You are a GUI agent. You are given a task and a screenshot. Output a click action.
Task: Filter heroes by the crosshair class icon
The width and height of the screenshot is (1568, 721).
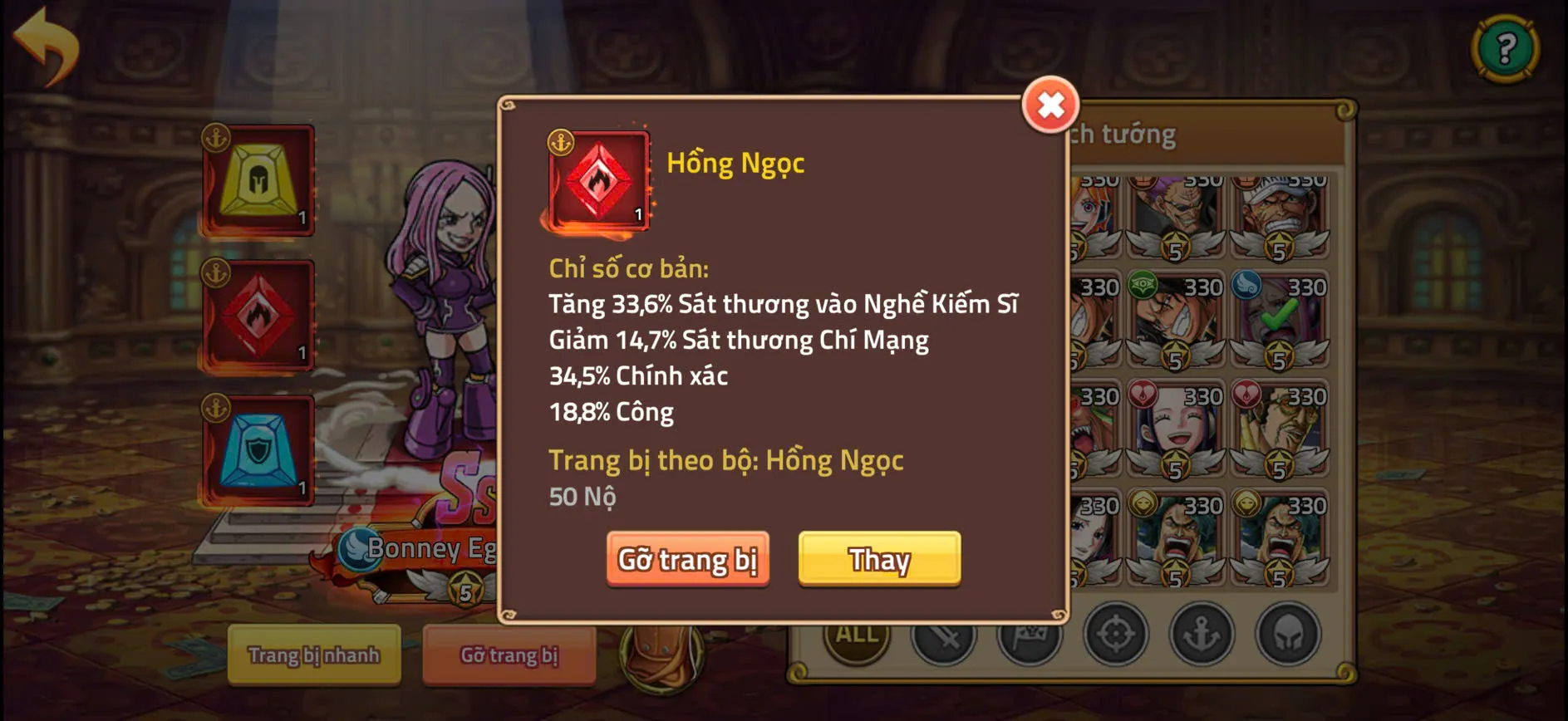tap(1115, 635)
